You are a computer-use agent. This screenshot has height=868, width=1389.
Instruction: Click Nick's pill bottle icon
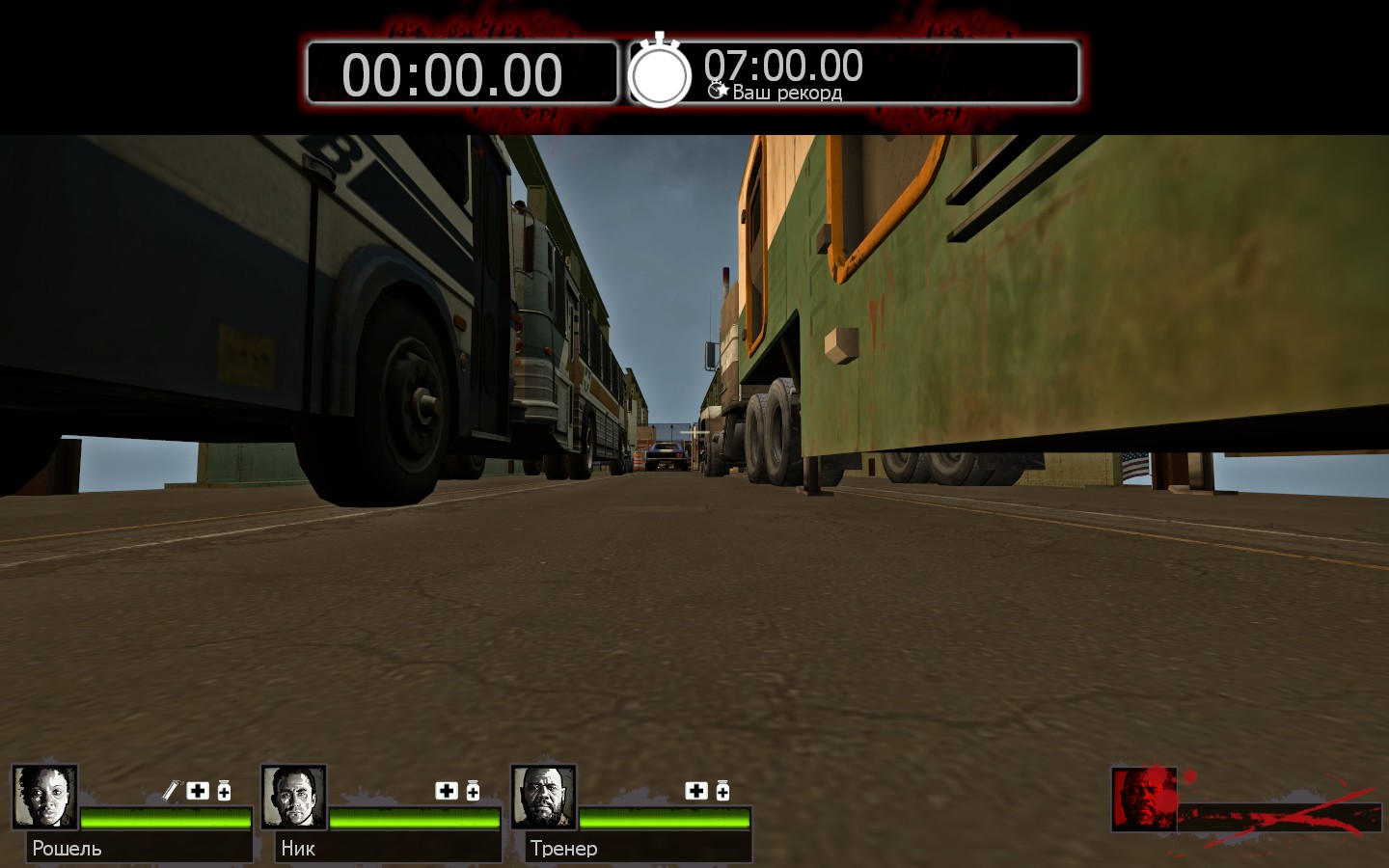point(473,791)
